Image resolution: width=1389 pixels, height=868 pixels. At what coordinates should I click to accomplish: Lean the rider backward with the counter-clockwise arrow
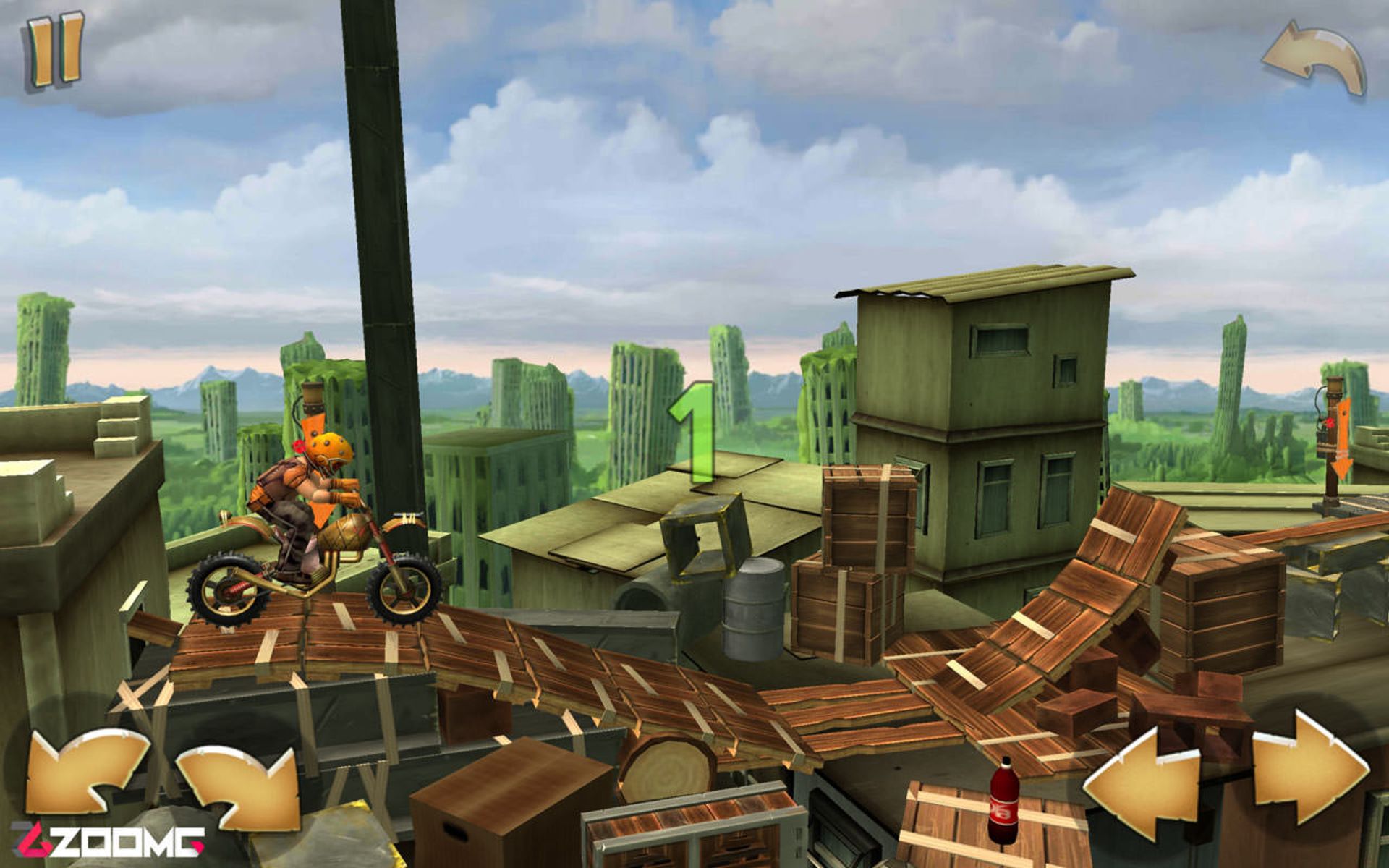click(85, 771)
